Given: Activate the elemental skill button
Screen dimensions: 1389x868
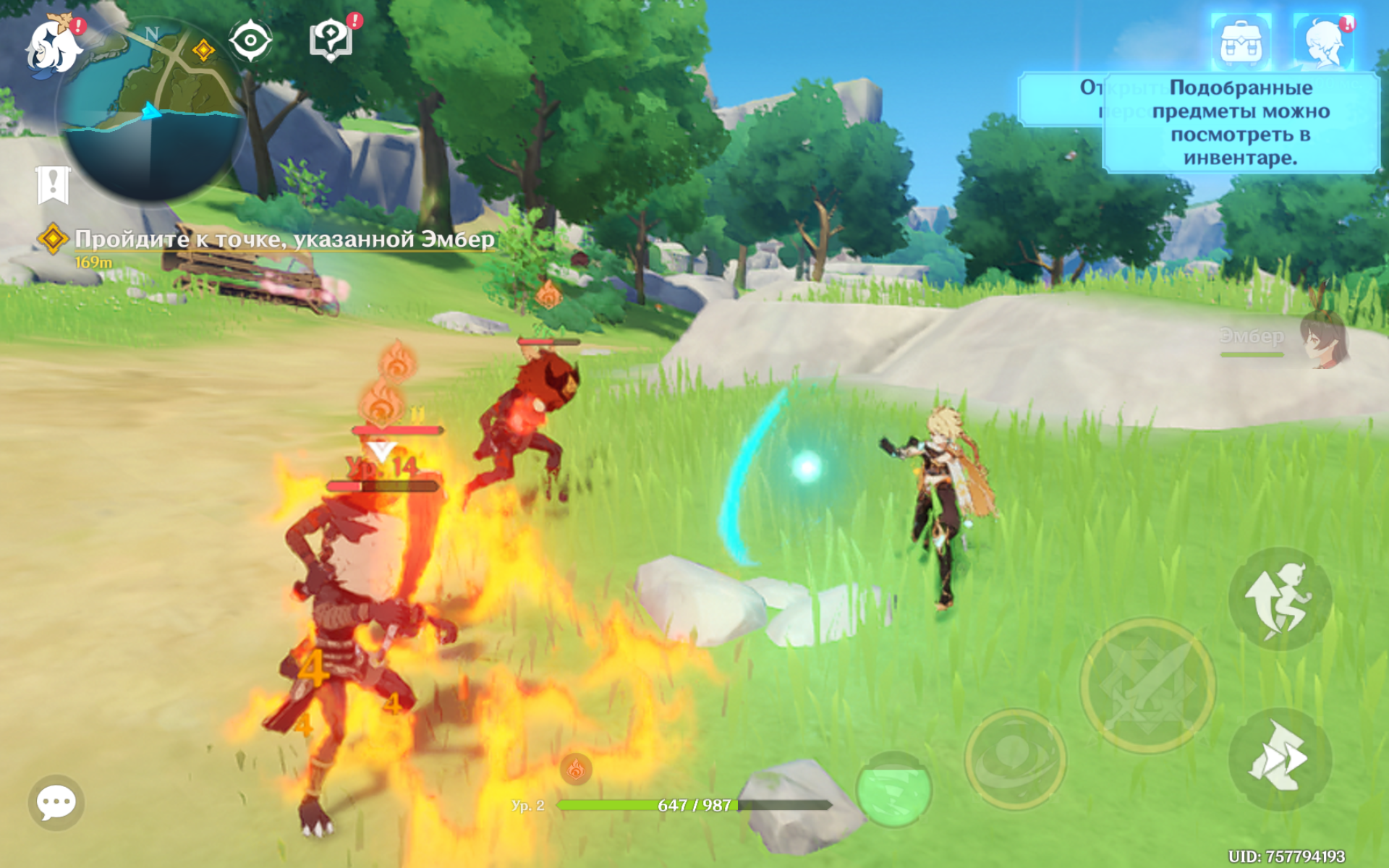Looking at the screenshot, I should [1015, 759].
